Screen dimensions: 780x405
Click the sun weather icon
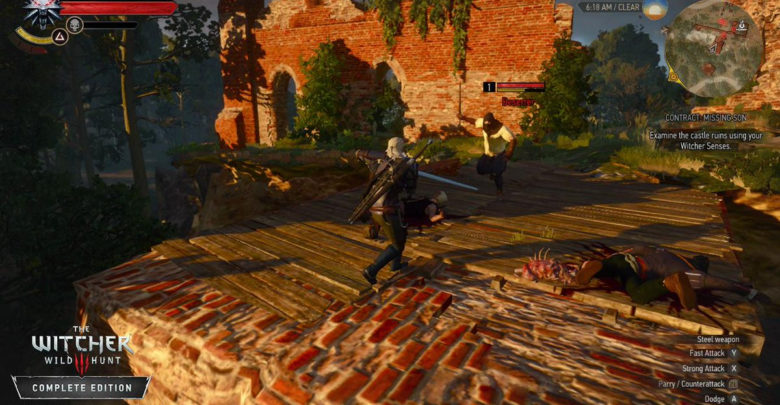click(x=656, y=9)
